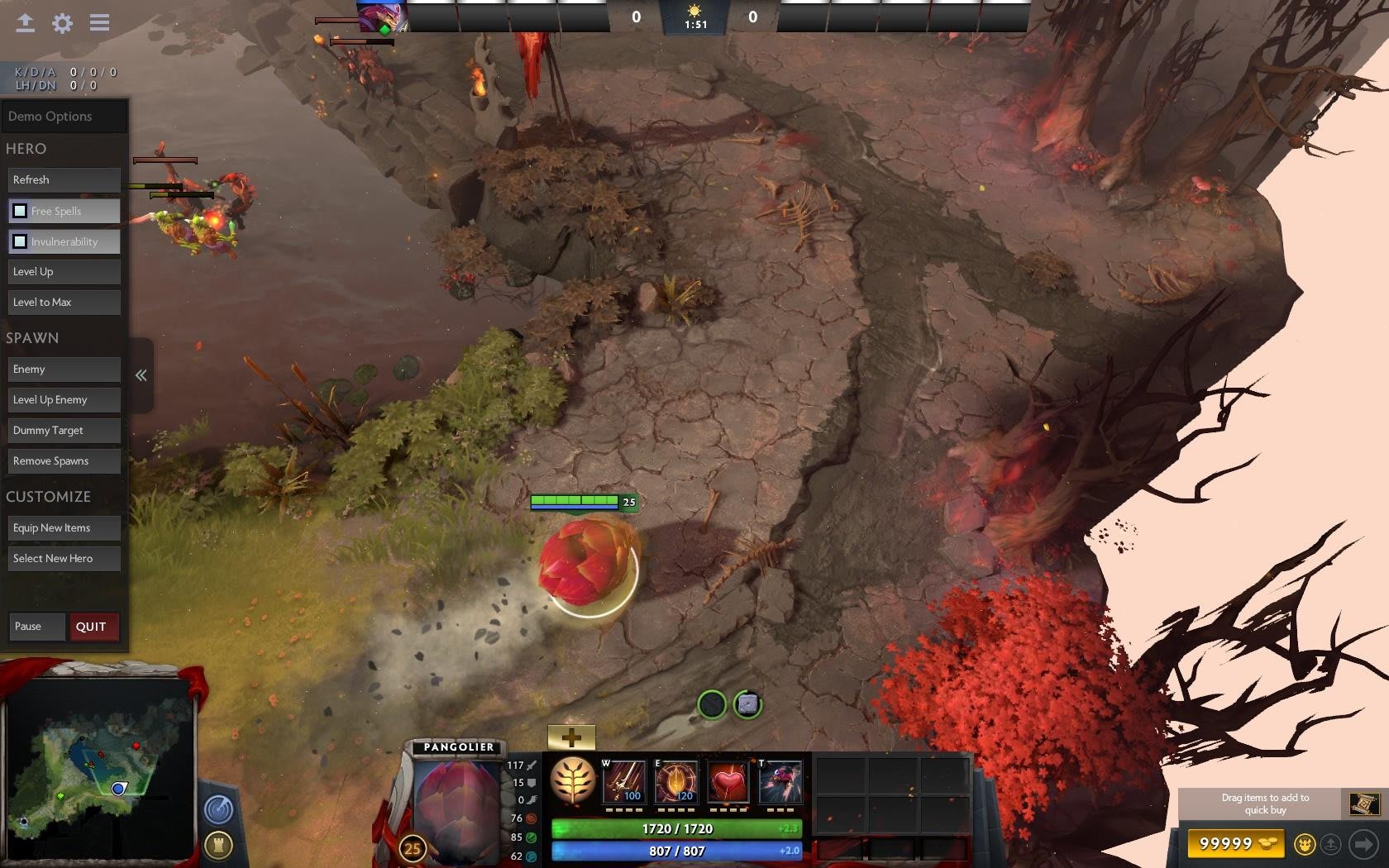The image size is (1389, 868).
Task: Click the Refresh hero button
Action: point(64,180)
